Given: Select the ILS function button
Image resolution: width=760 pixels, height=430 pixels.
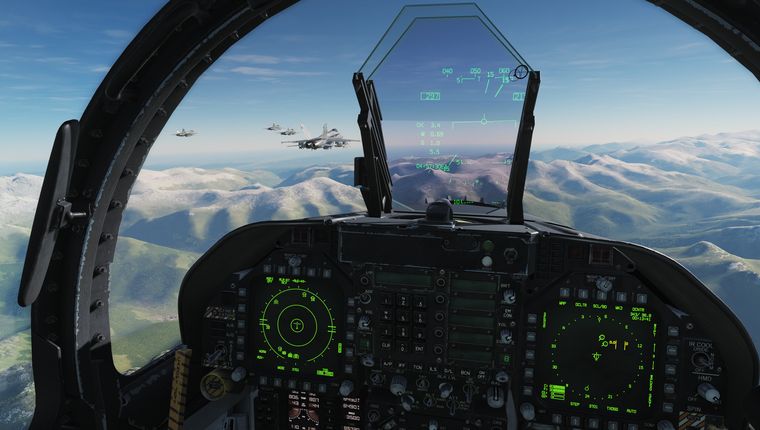Looking at the screenshot, I should 432,367.
